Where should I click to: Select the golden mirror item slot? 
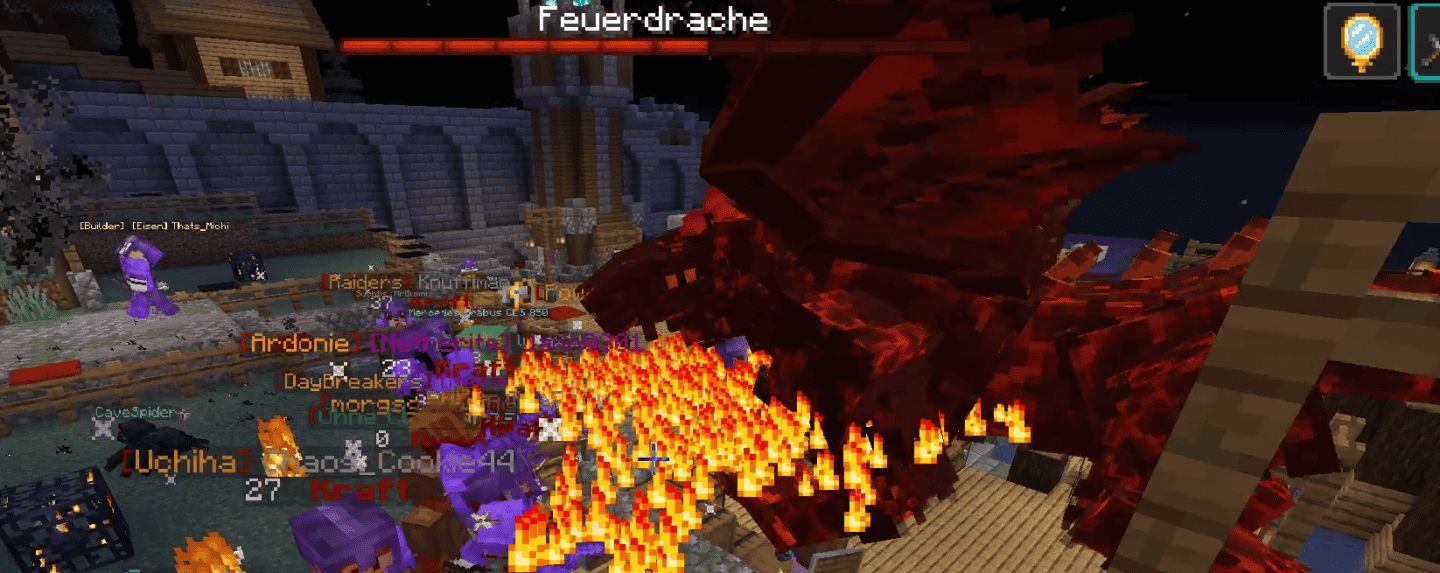(1362, 41)
